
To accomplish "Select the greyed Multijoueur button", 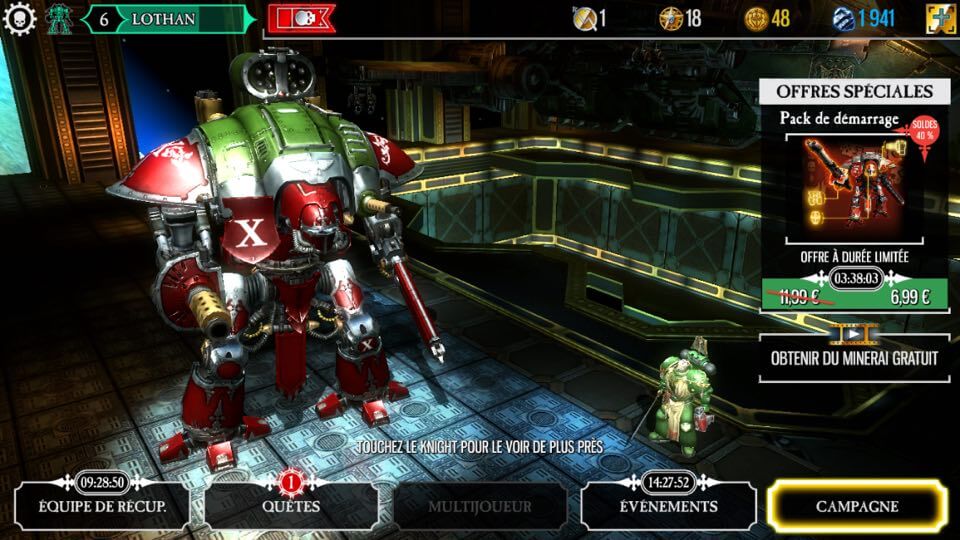I will pos(480,507).
